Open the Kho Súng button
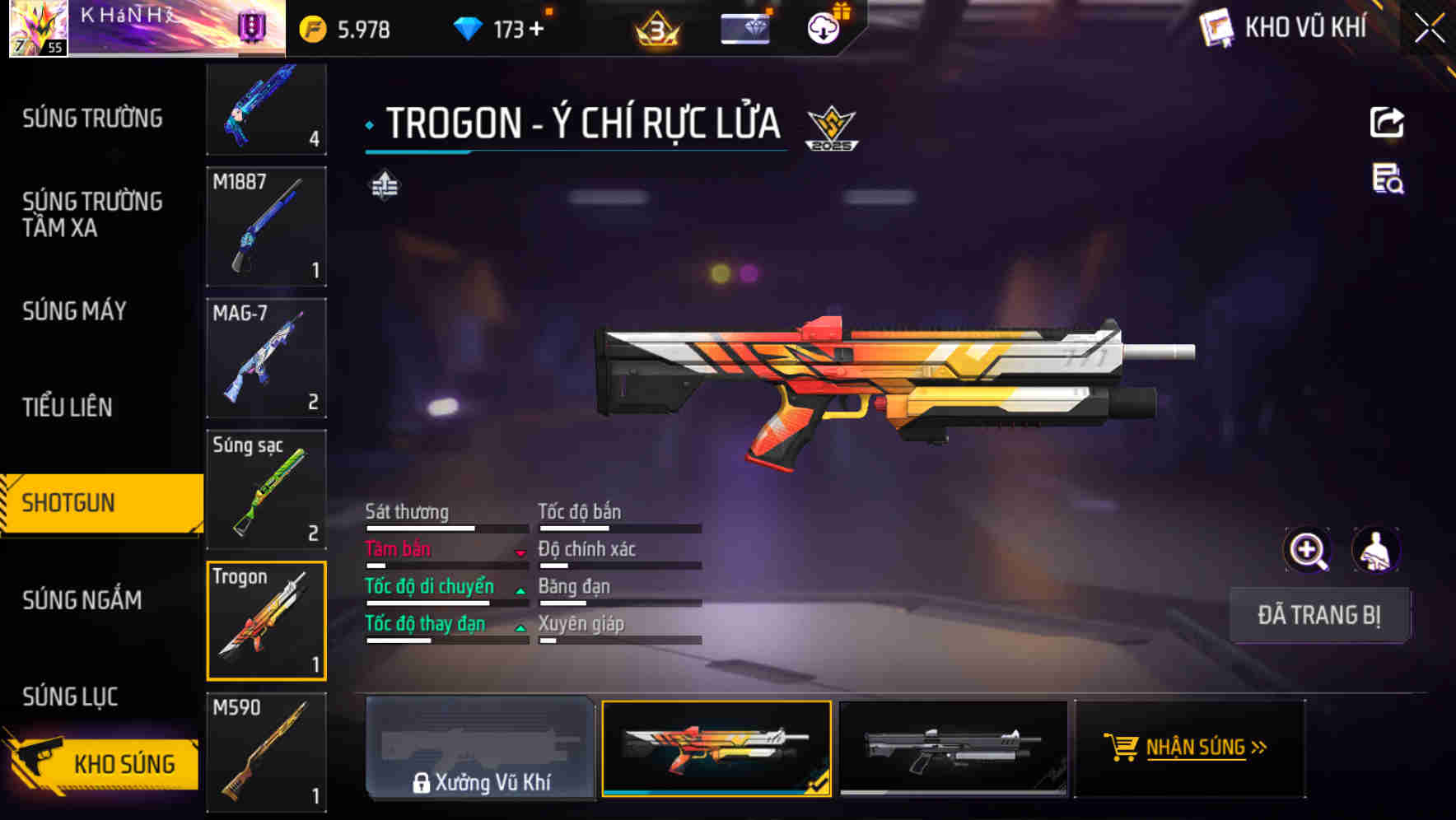 pyautogui.click(x=103, y=763)
